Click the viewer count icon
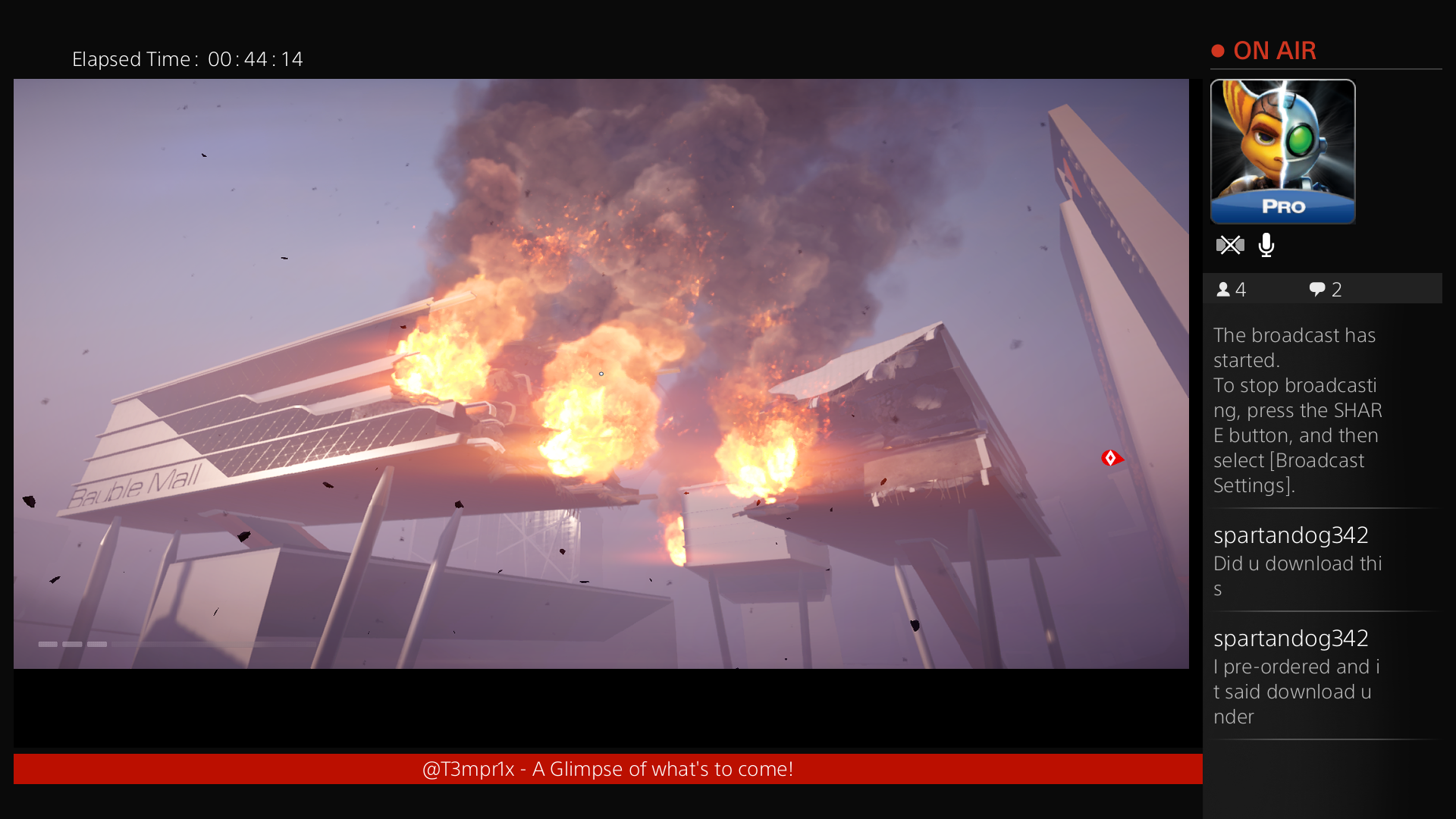The width and height of the screenshot is (1456, 819). click(x=1224, y=289)
